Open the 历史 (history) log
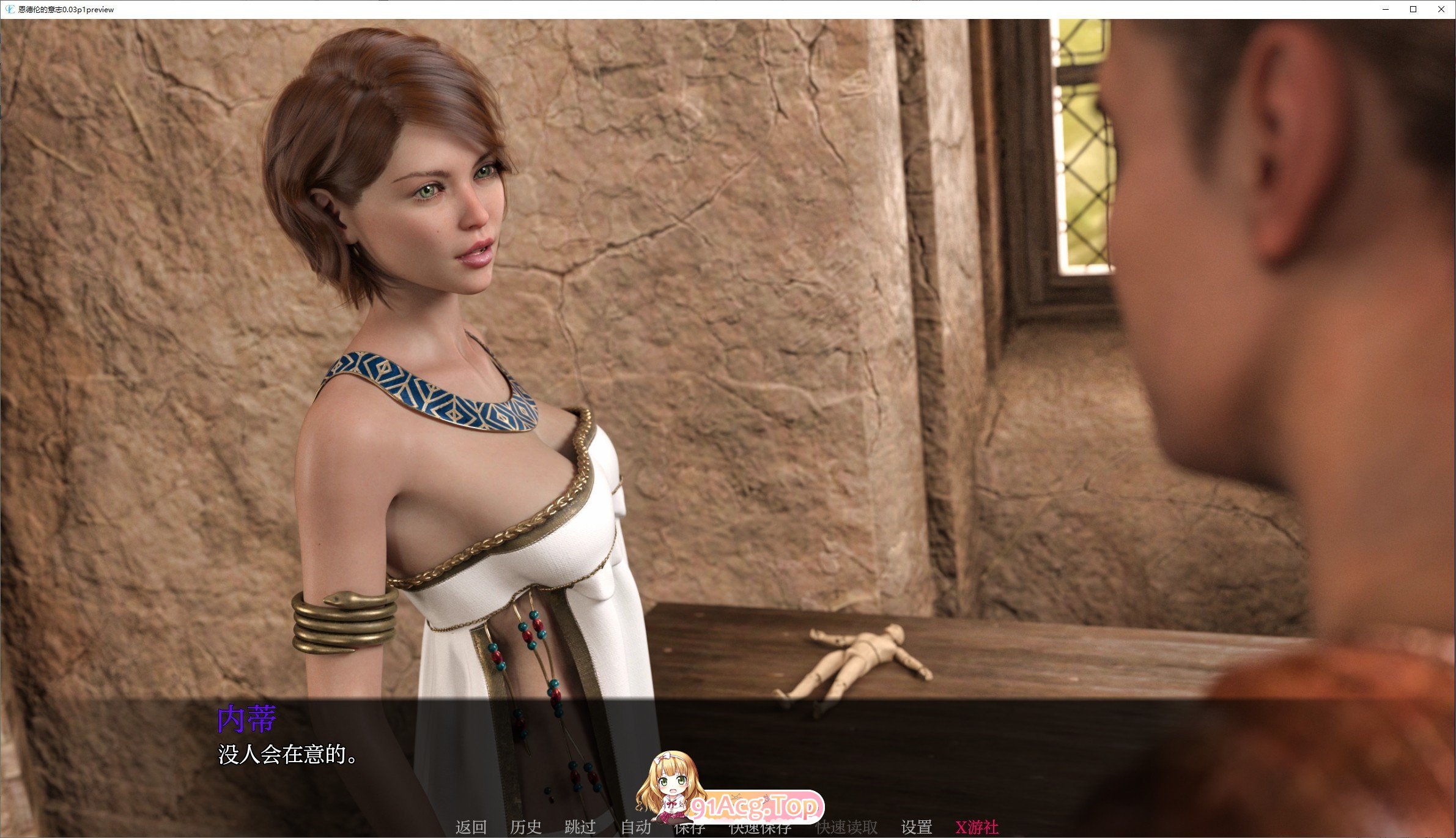 (x=526, y=828)
